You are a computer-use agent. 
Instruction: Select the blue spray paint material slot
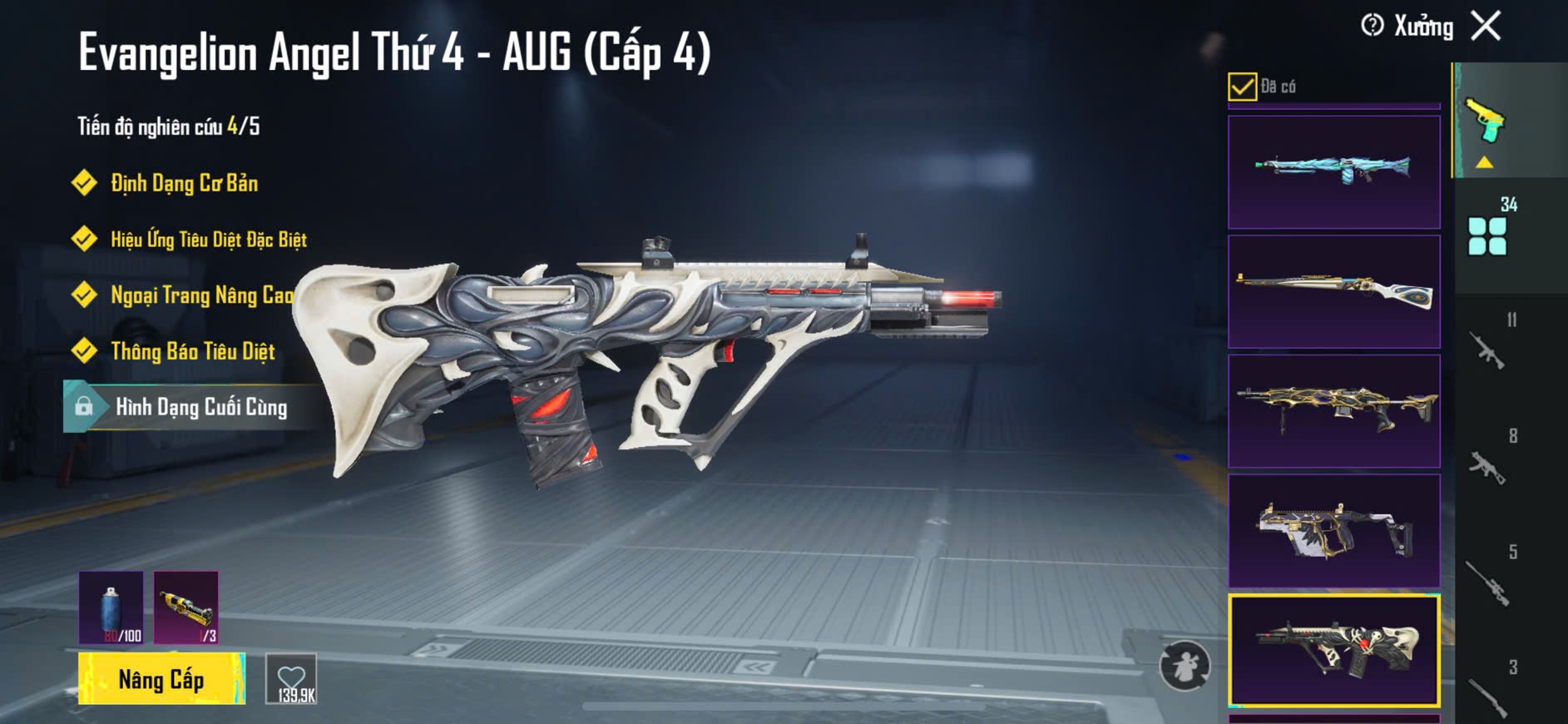111,607
